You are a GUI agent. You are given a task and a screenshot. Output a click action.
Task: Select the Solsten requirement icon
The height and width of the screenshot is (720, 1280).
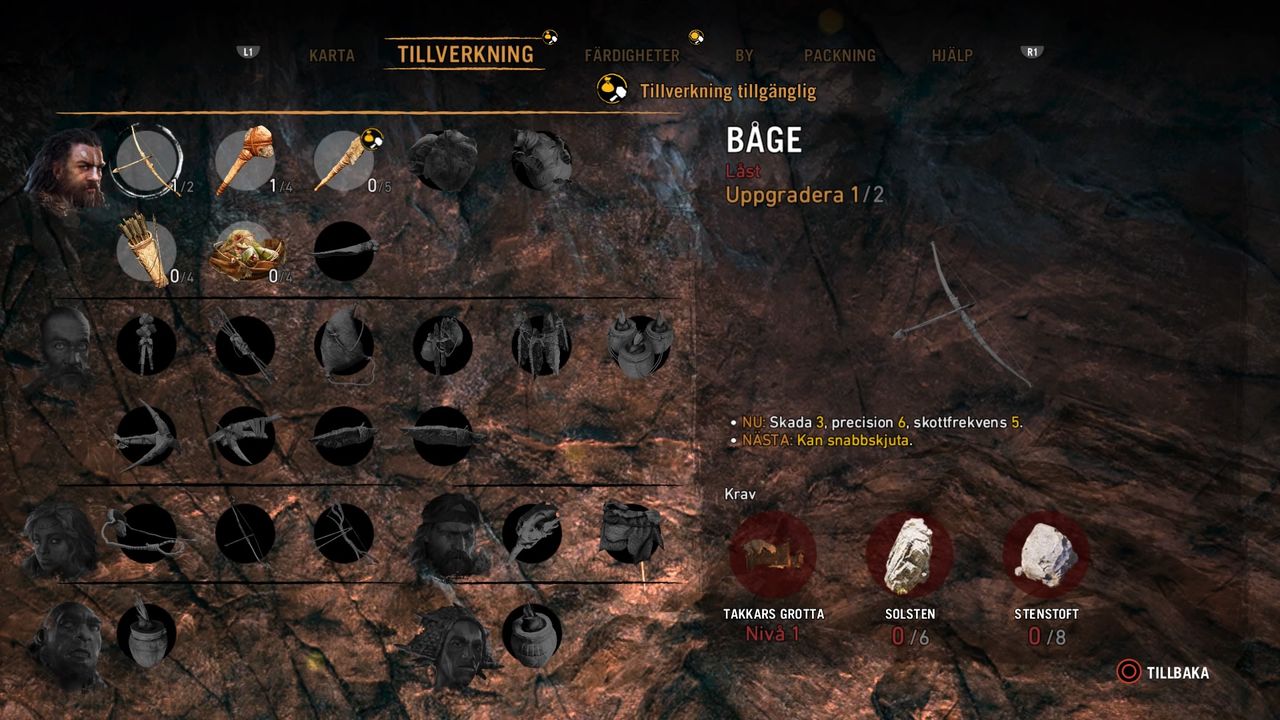(x=909, y=553)
